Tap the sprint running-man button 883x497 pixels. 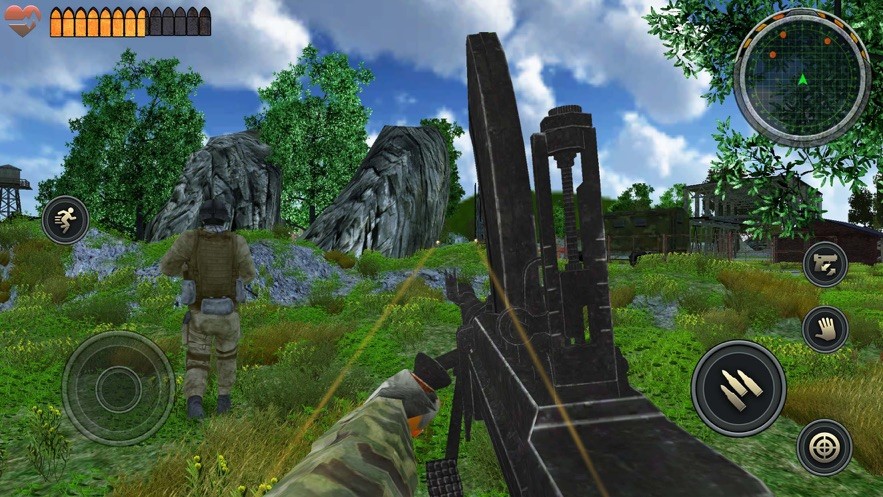pyautogui.click(x=65, y=220)
